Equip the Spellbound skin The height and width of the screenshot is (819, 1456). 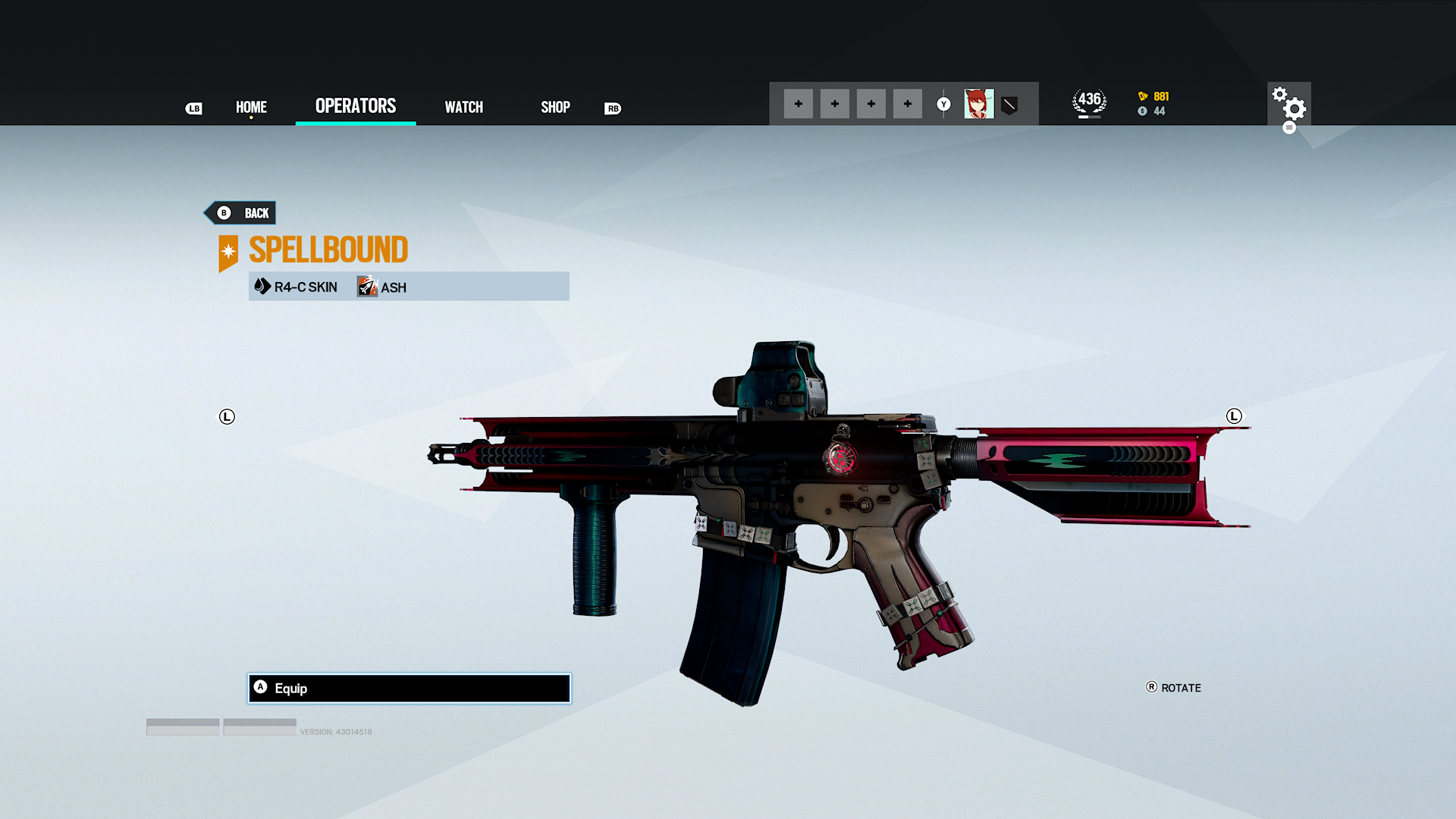tap(409, 688)
